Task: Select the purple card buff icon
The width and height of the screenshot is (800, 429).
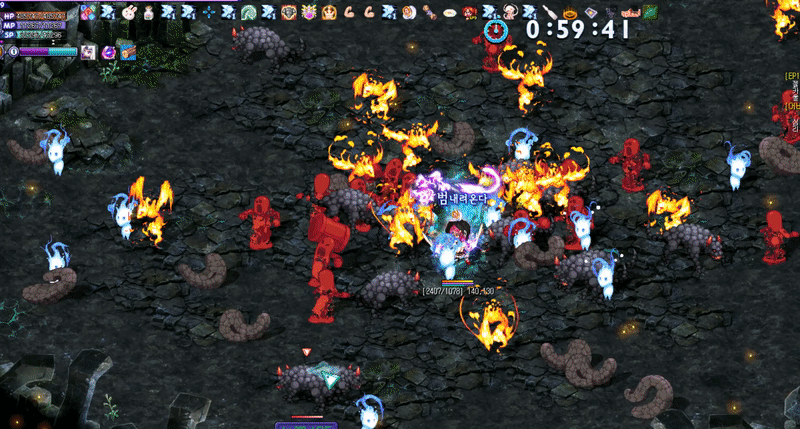Action: tap(590, 12)
